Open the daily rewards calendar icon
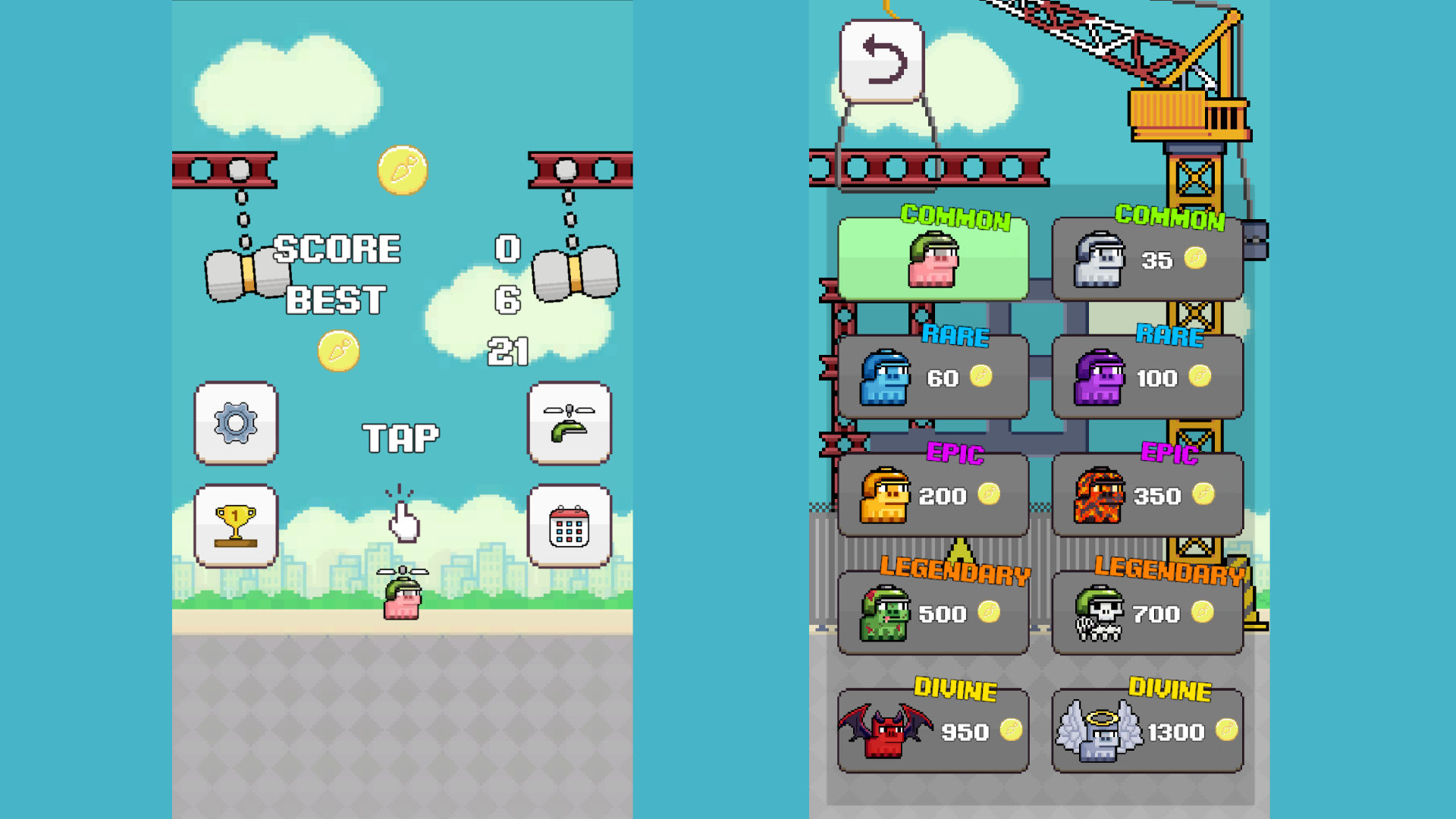The image size is (1456, 819). 569,527
